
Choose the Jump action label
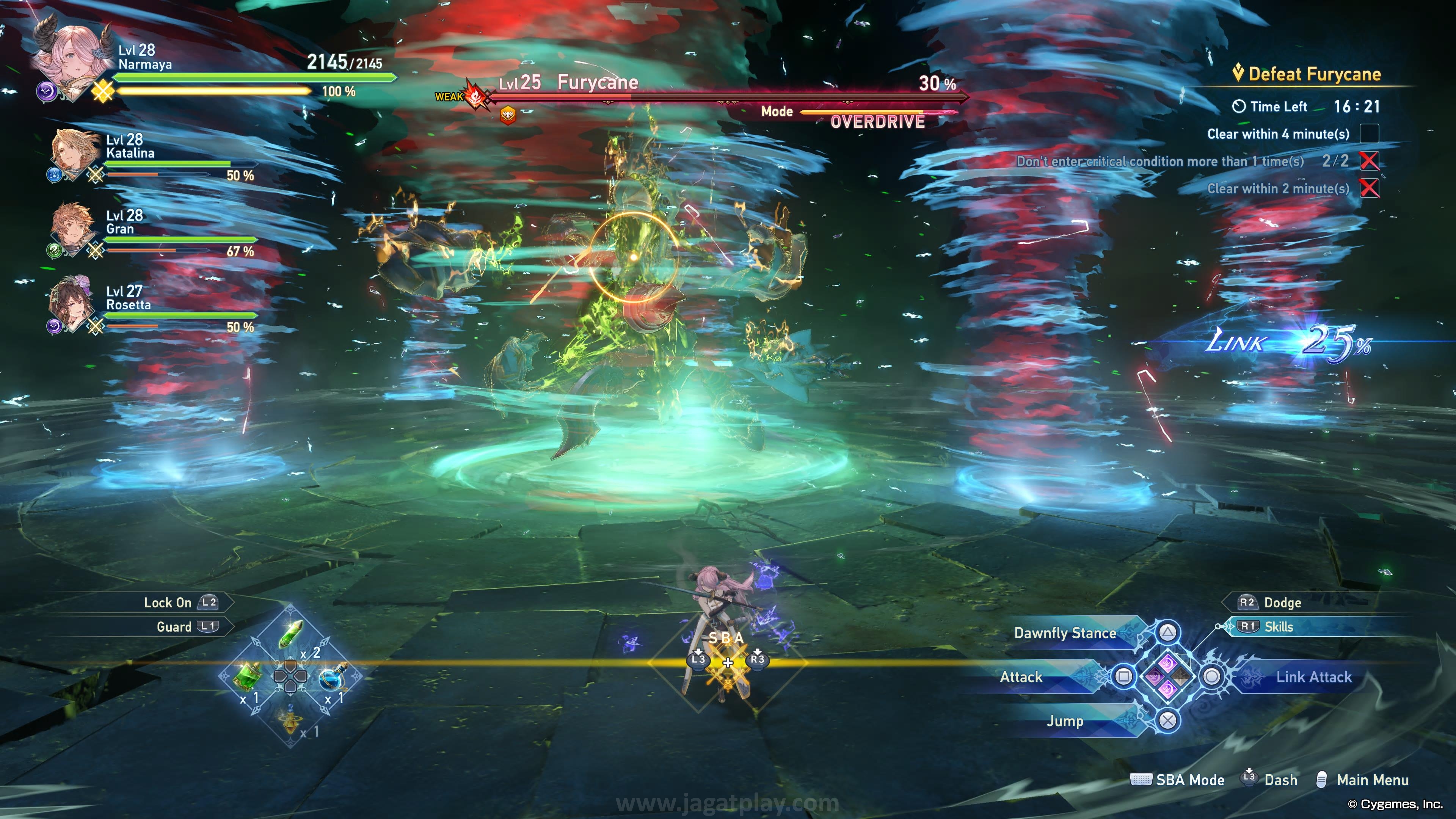pos(1065,721)
